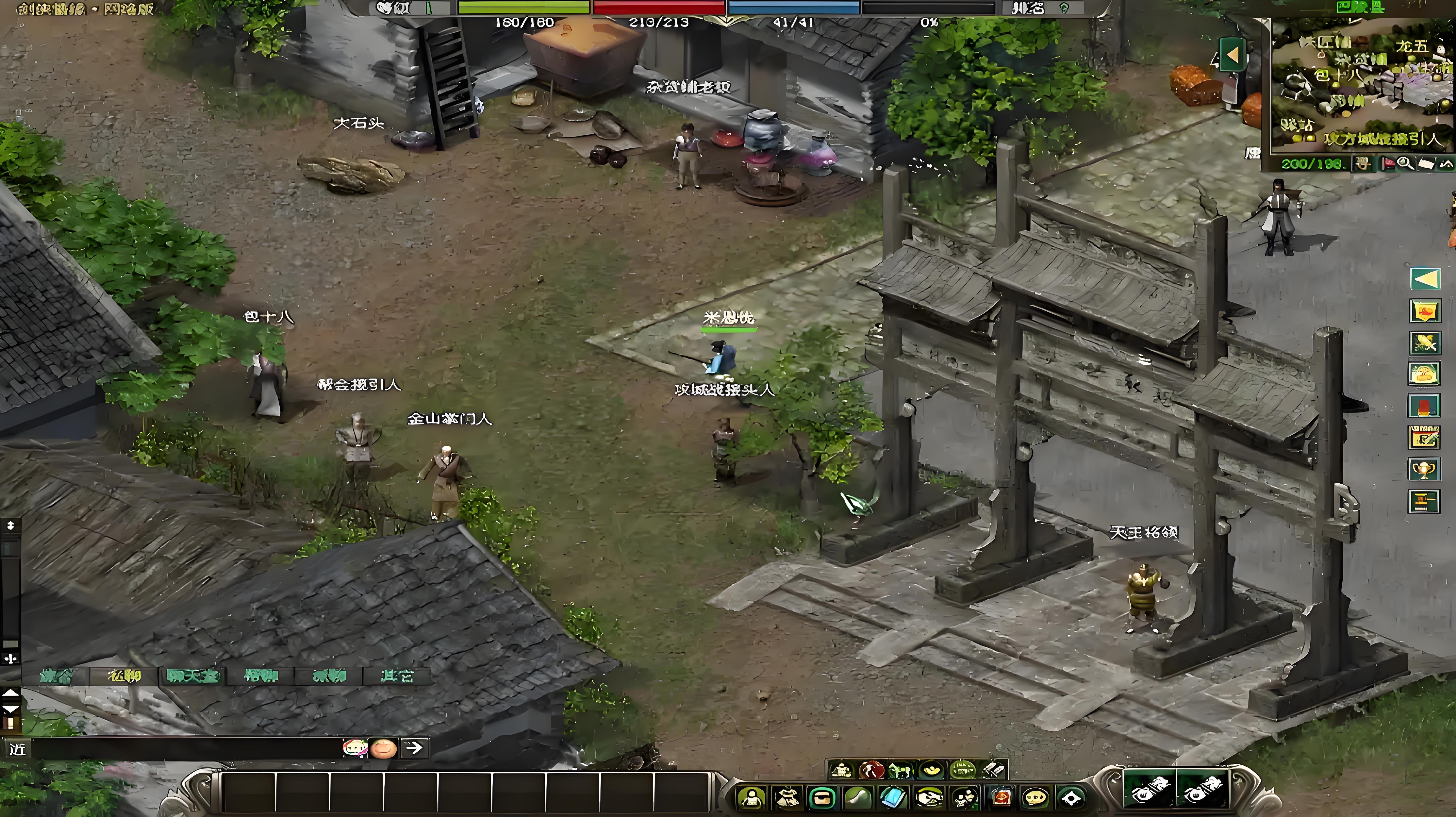Click the red horse-rider icon in upper row
1456x817 pixels.
[871, 770]
